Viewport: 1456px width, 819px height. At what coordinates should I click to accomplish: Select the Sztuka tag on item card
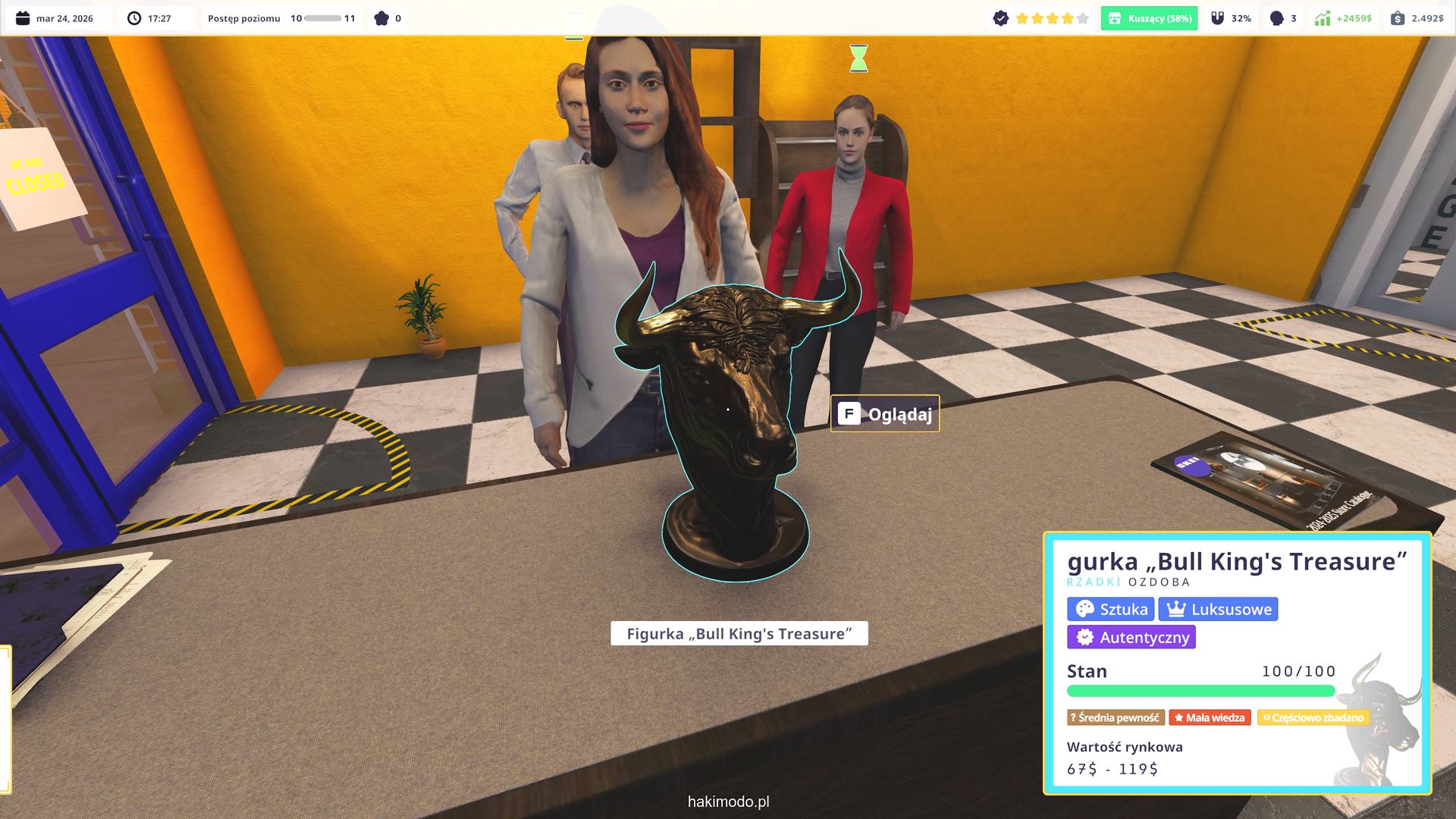1110,609
